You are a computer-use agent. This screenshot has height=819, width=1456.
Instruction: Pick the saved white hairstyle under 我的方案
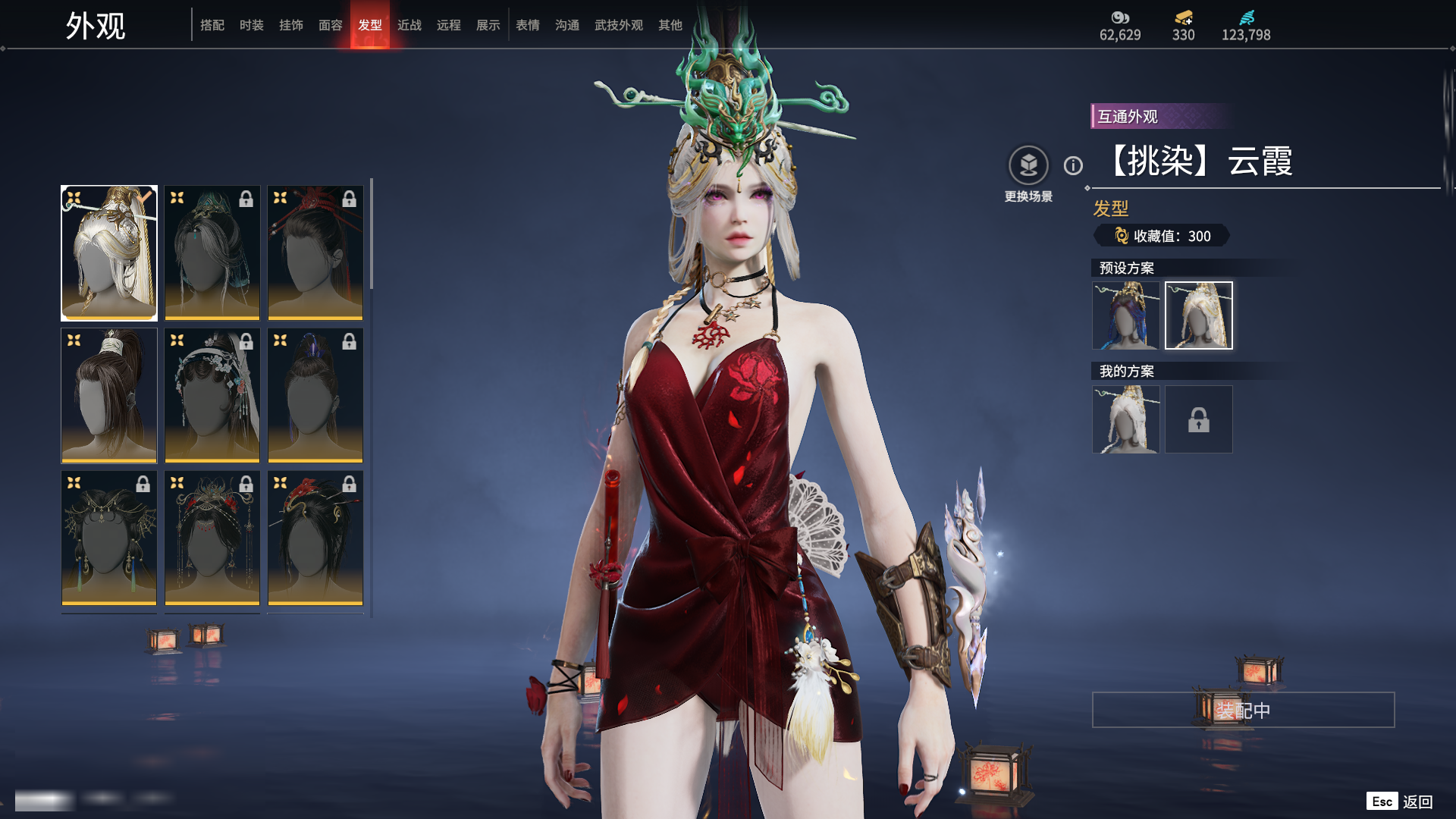1125,419
